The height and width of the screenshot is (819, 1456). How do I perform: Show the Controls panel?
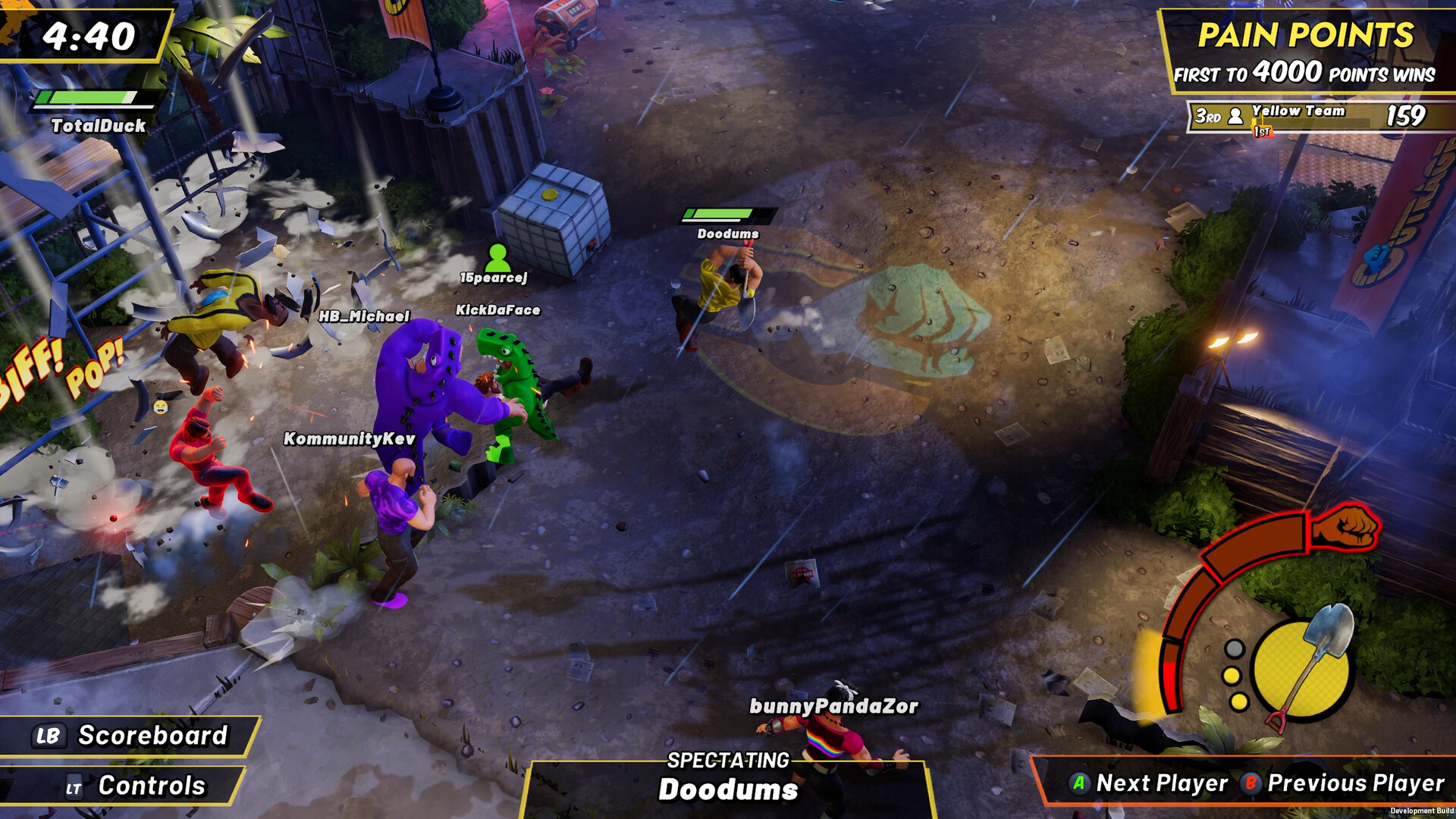135,786
